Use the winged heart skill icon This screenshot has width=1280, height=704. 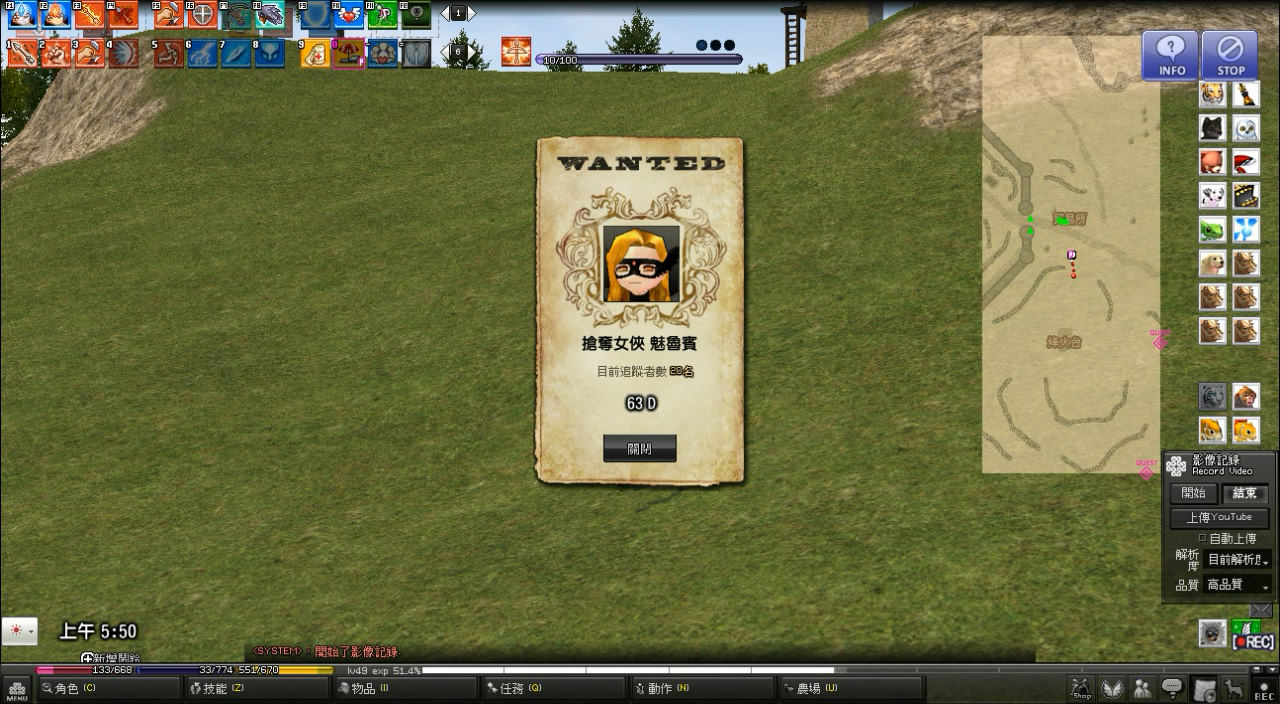click(x=349, y=15)
